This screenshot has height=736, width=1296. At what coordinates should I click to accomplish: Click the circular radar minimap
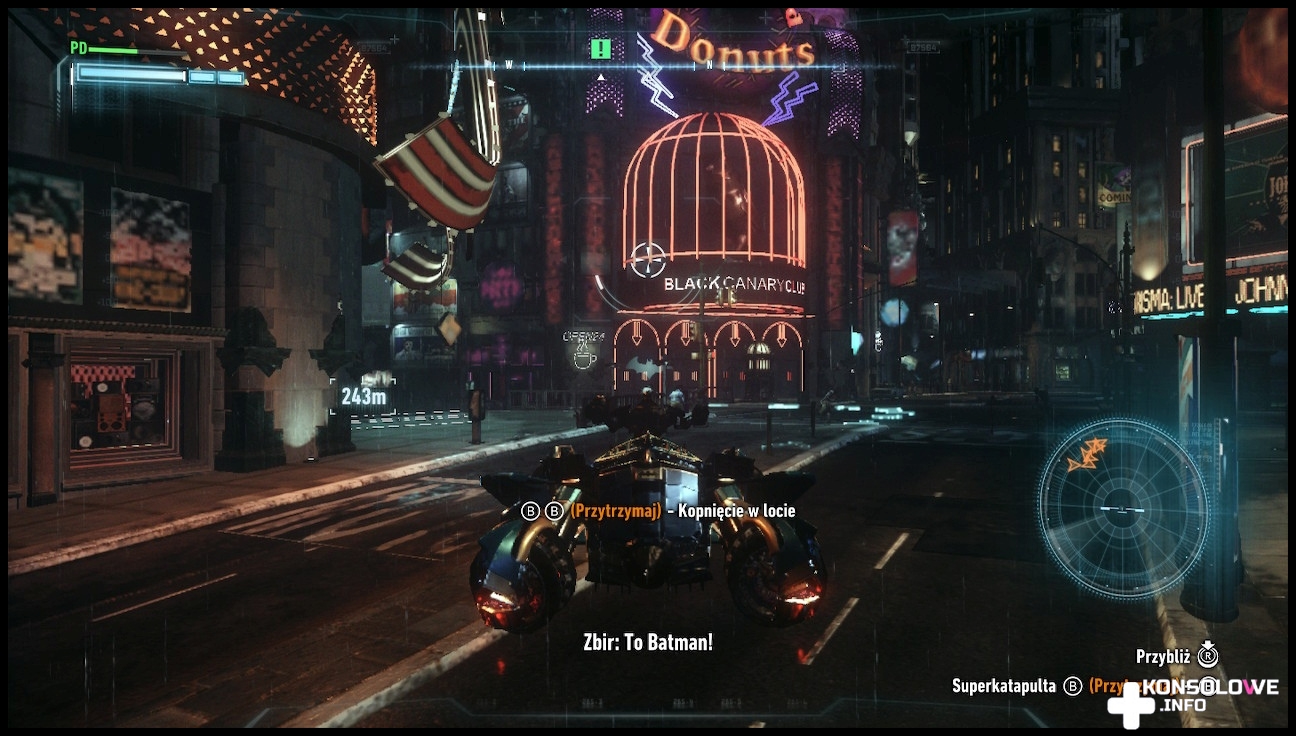tap(1122, 508)
